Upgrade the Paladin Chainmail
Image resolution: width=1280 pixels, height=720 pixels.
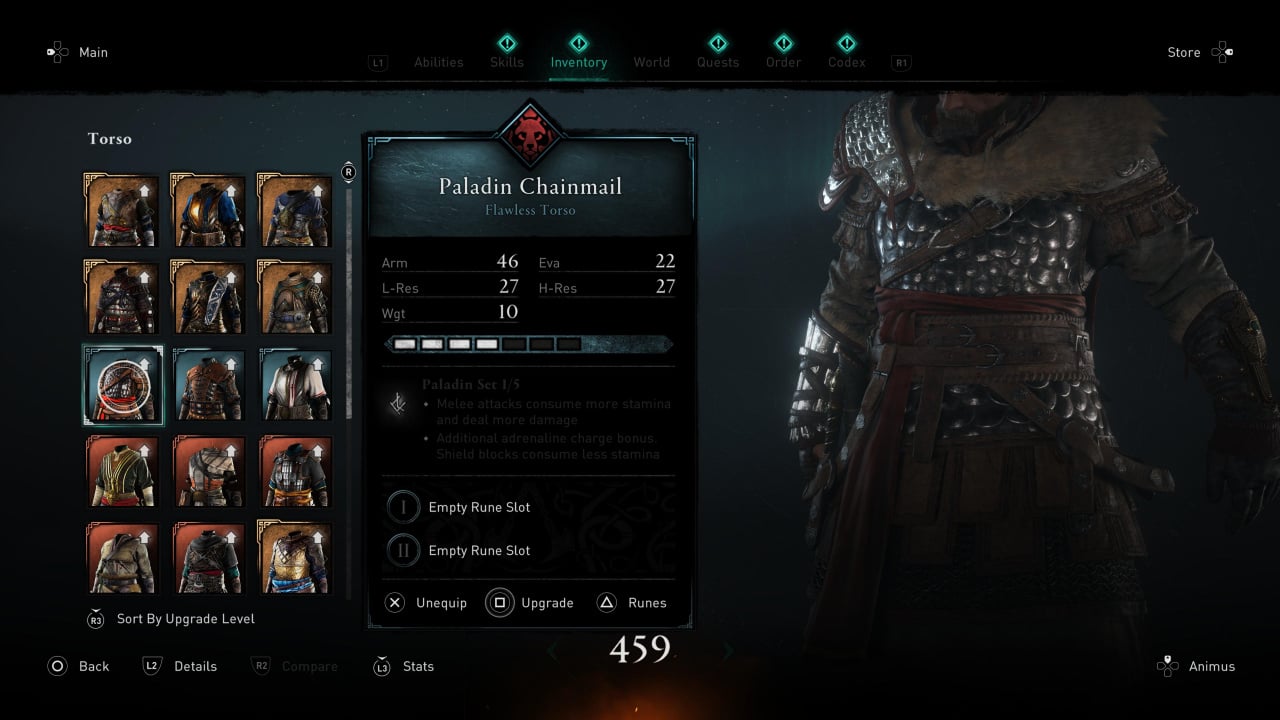pos(530,603)
